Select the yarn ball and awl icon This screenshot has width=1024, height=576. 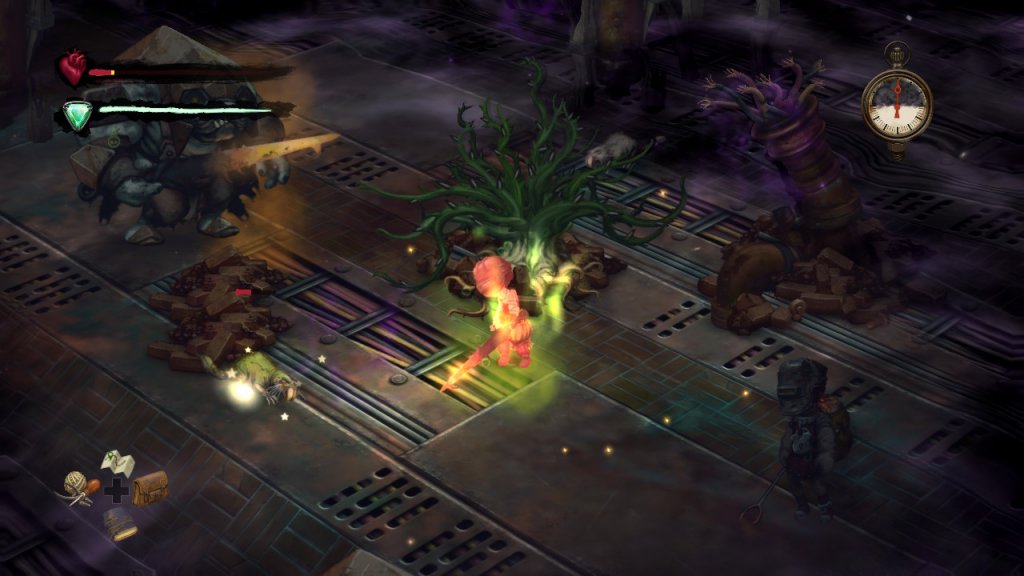(79, 488)
